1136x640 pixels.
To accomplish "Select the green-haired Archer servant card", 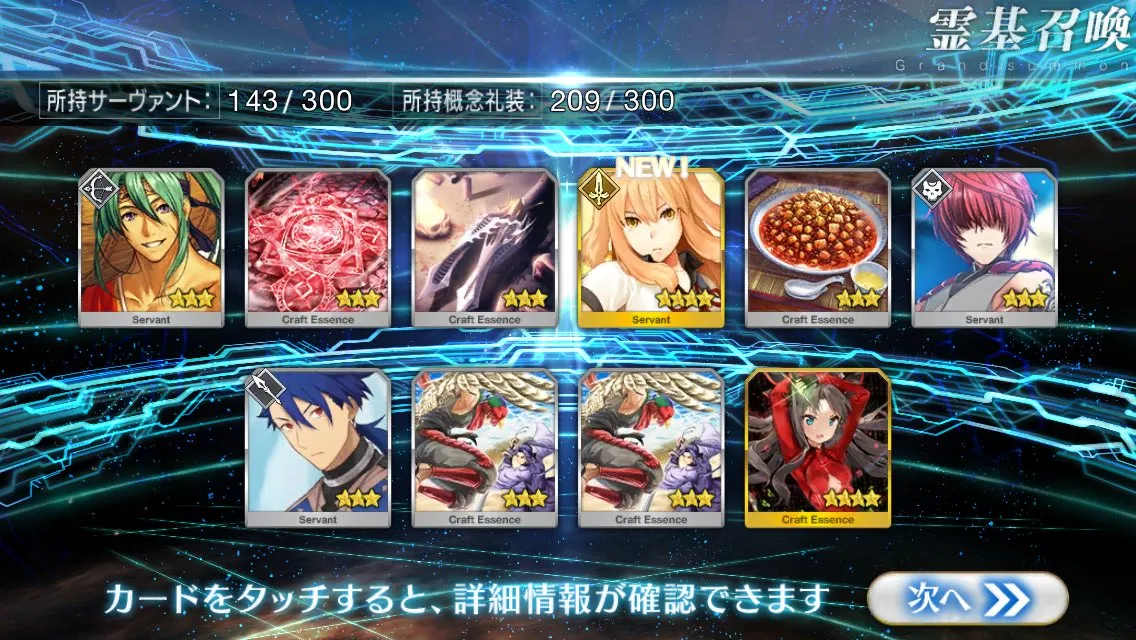I will click(150, 248).
